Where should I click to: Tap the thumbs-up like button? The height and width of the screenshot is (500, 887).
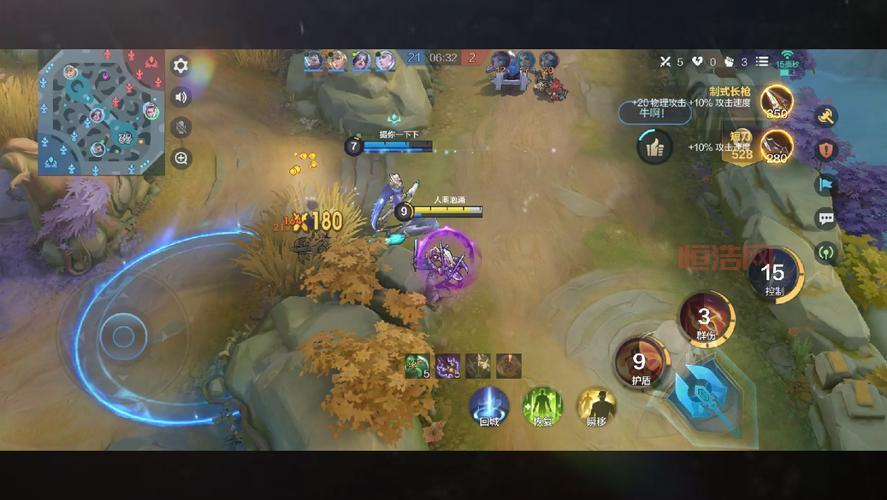(x=654, y=147)
